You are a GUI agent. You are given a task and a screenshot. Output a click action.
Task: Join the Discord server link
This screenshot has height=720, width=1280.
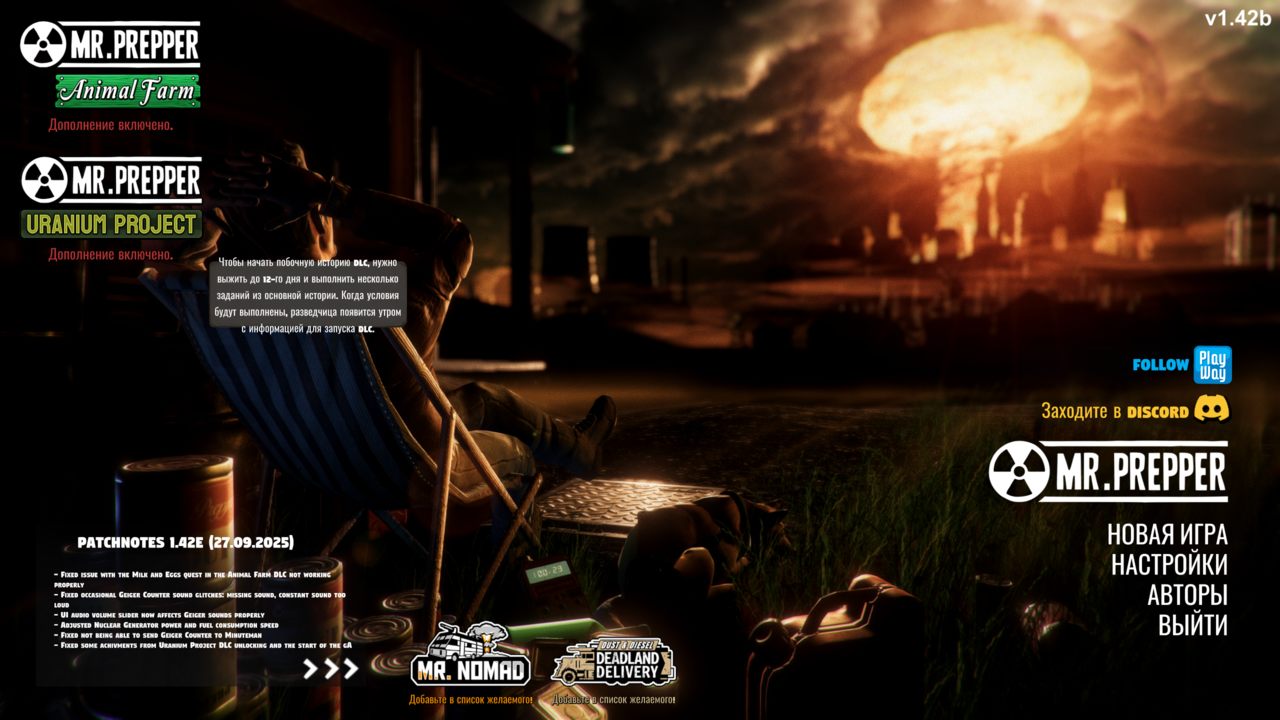click(1135, 410)
